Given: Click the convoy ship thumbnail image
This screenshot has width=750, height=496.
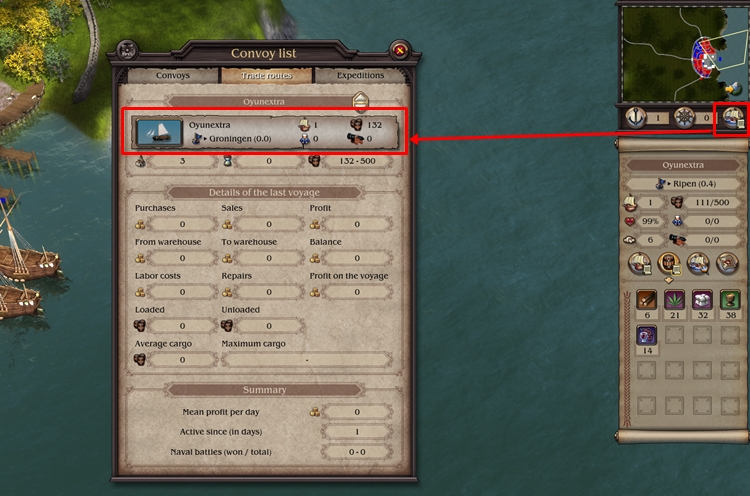Looking at the screenshot, I should 159,132.
